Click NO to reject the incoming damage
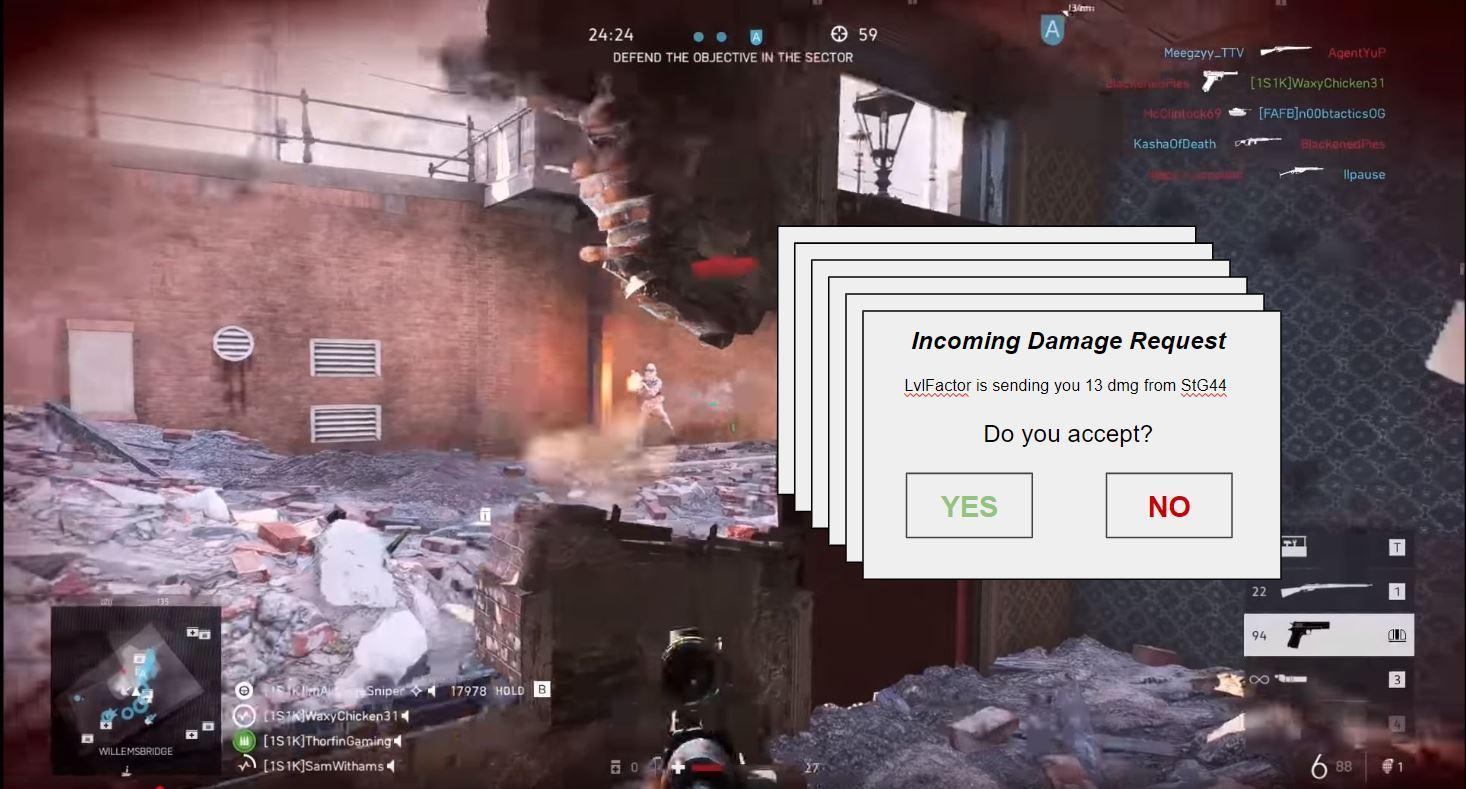 point(1168,505)
